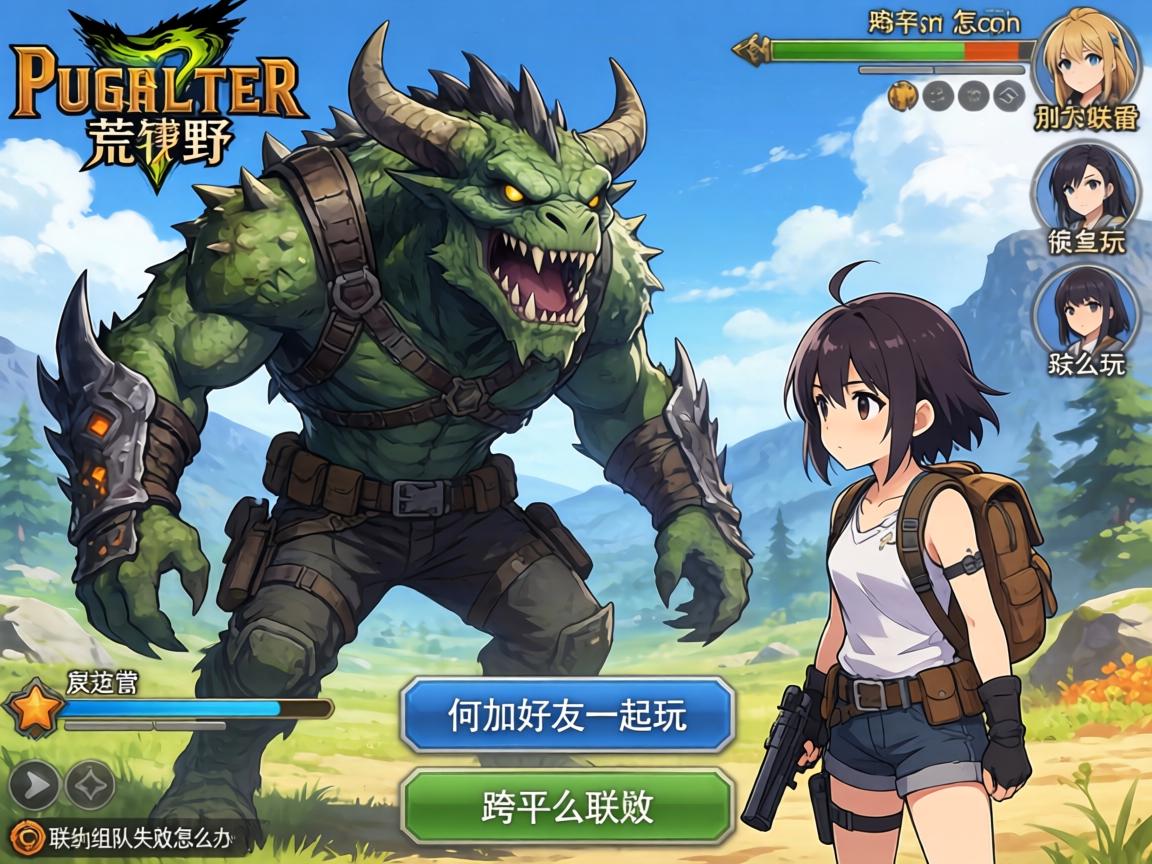
Task: Activate the four-point star button
Action: 90,785
